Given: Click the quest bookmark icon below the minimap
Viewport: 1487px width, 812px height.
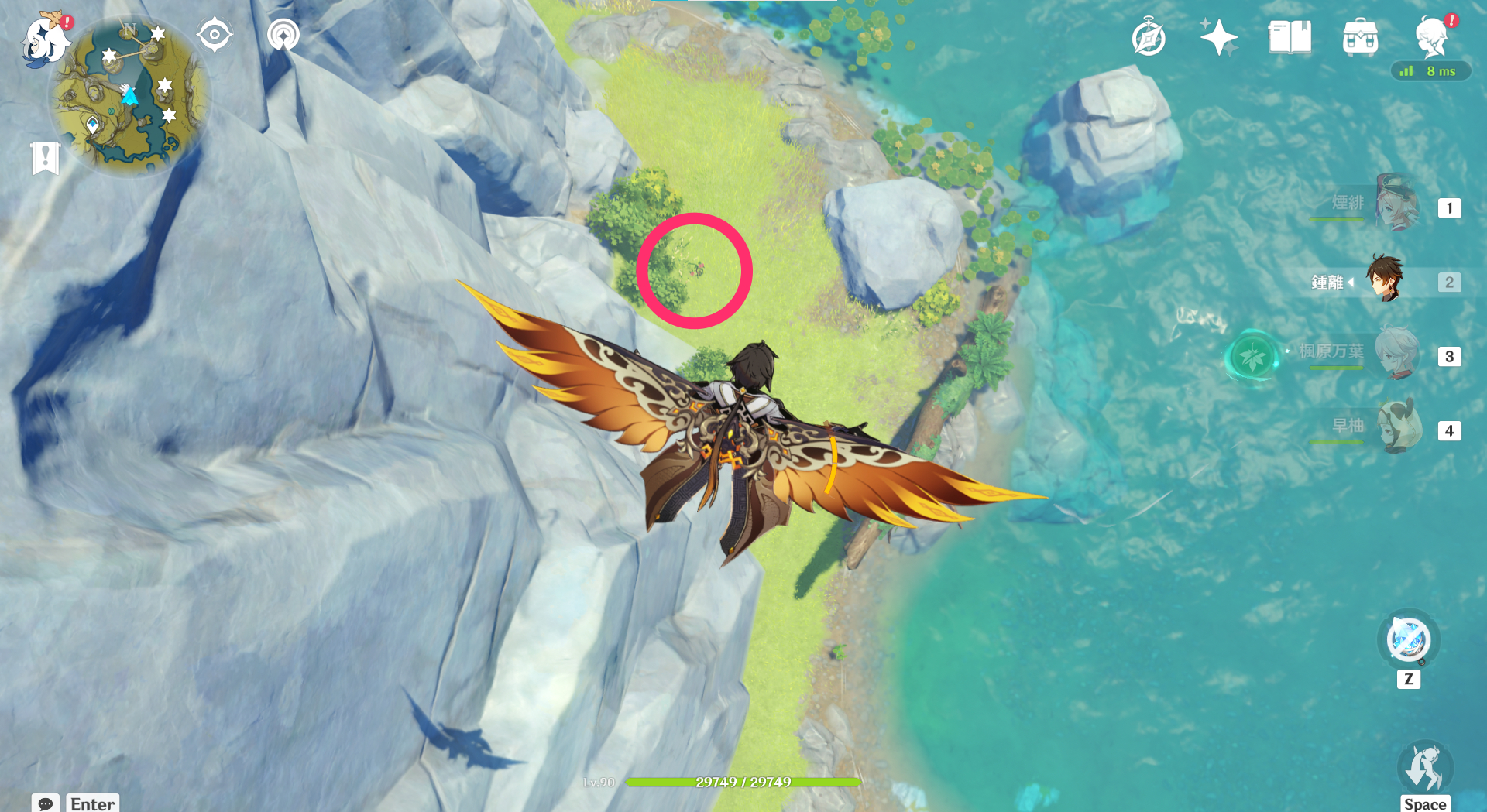Looking at the screenshot, I should (47, 157).
